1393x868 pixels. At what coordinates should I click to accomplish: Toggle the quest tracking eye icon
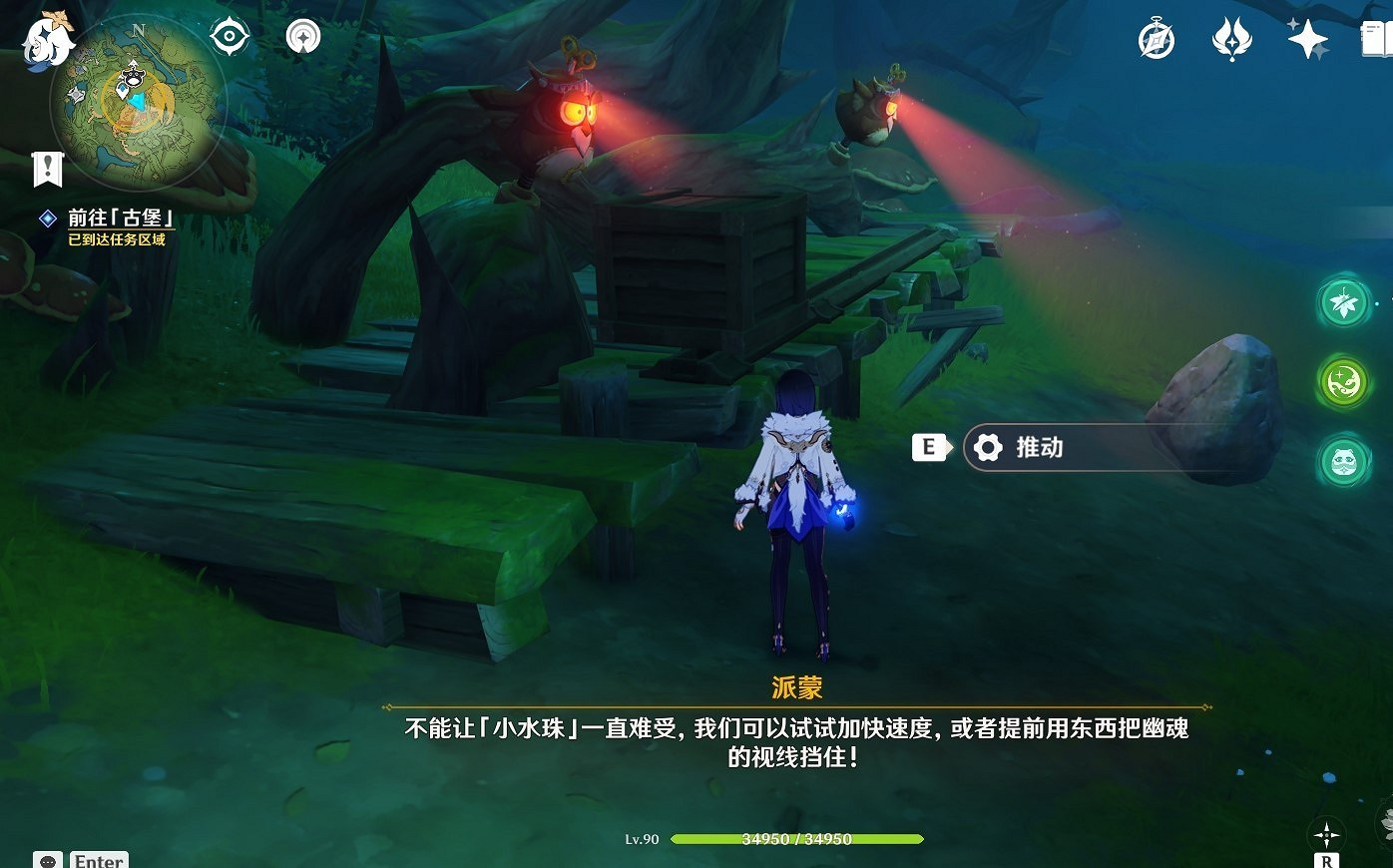click(228, 36)
